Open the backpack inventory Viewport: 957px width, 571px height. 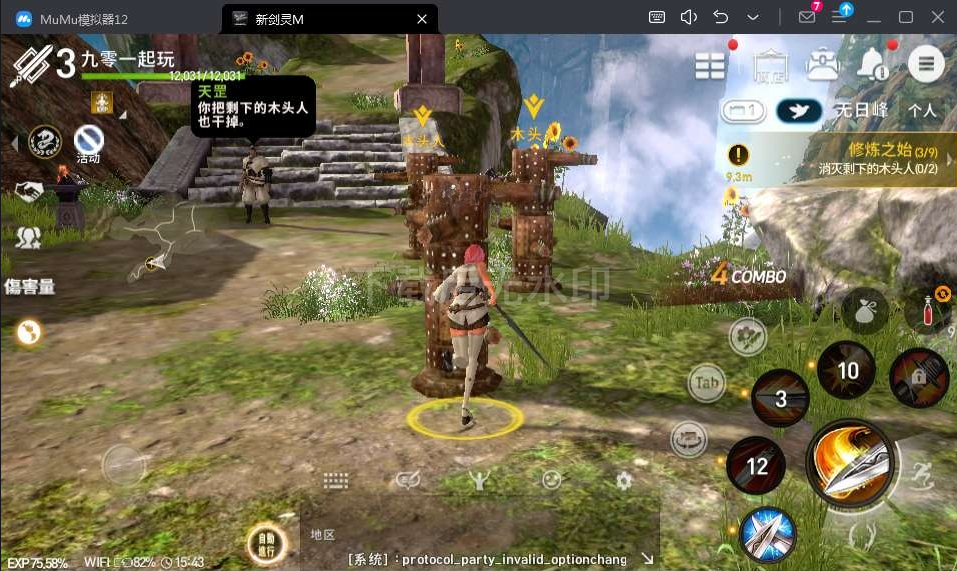coord(823,65)
